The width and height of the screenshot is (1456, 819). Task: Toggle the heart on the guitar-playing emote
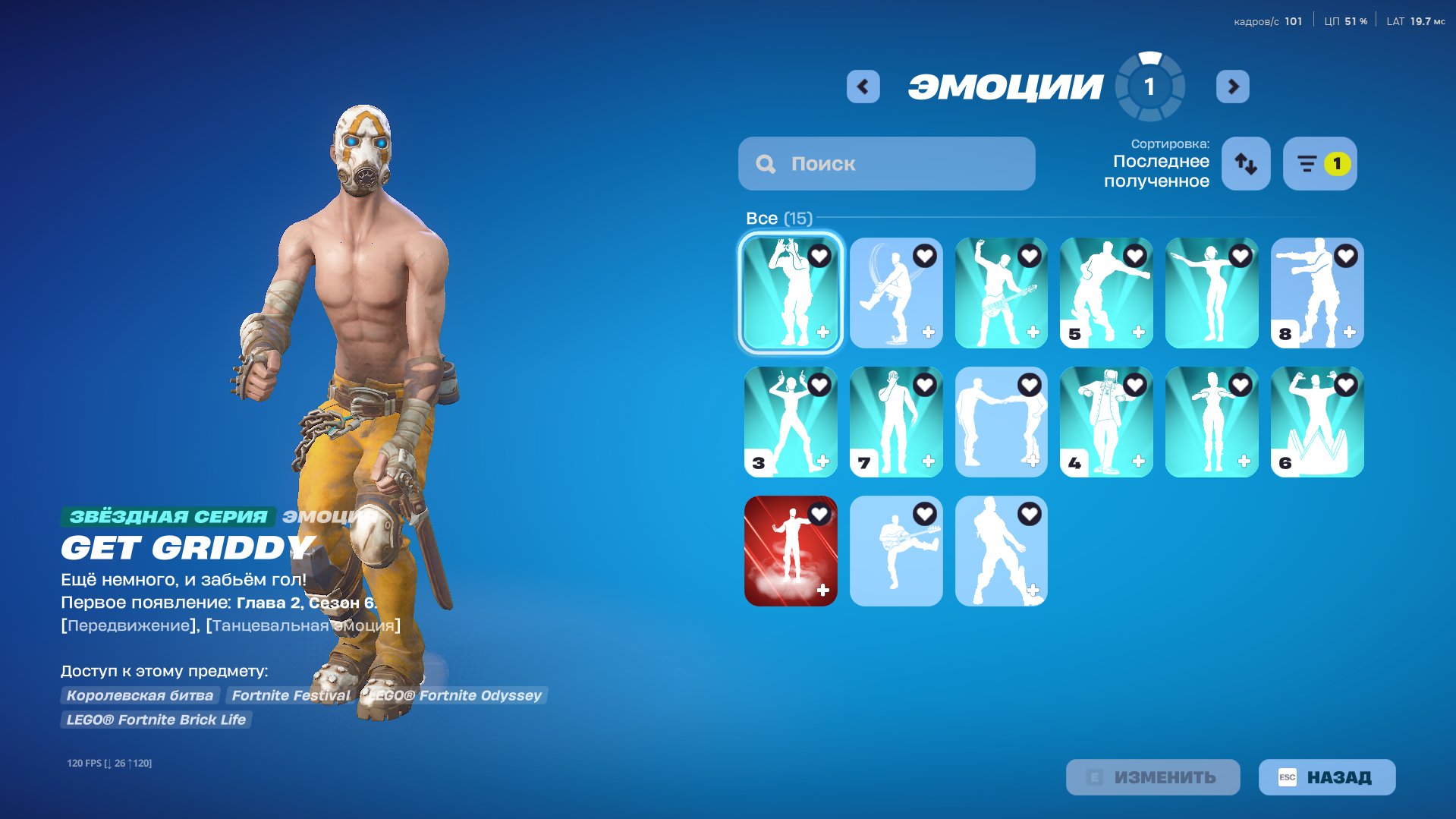[1029, 256]
